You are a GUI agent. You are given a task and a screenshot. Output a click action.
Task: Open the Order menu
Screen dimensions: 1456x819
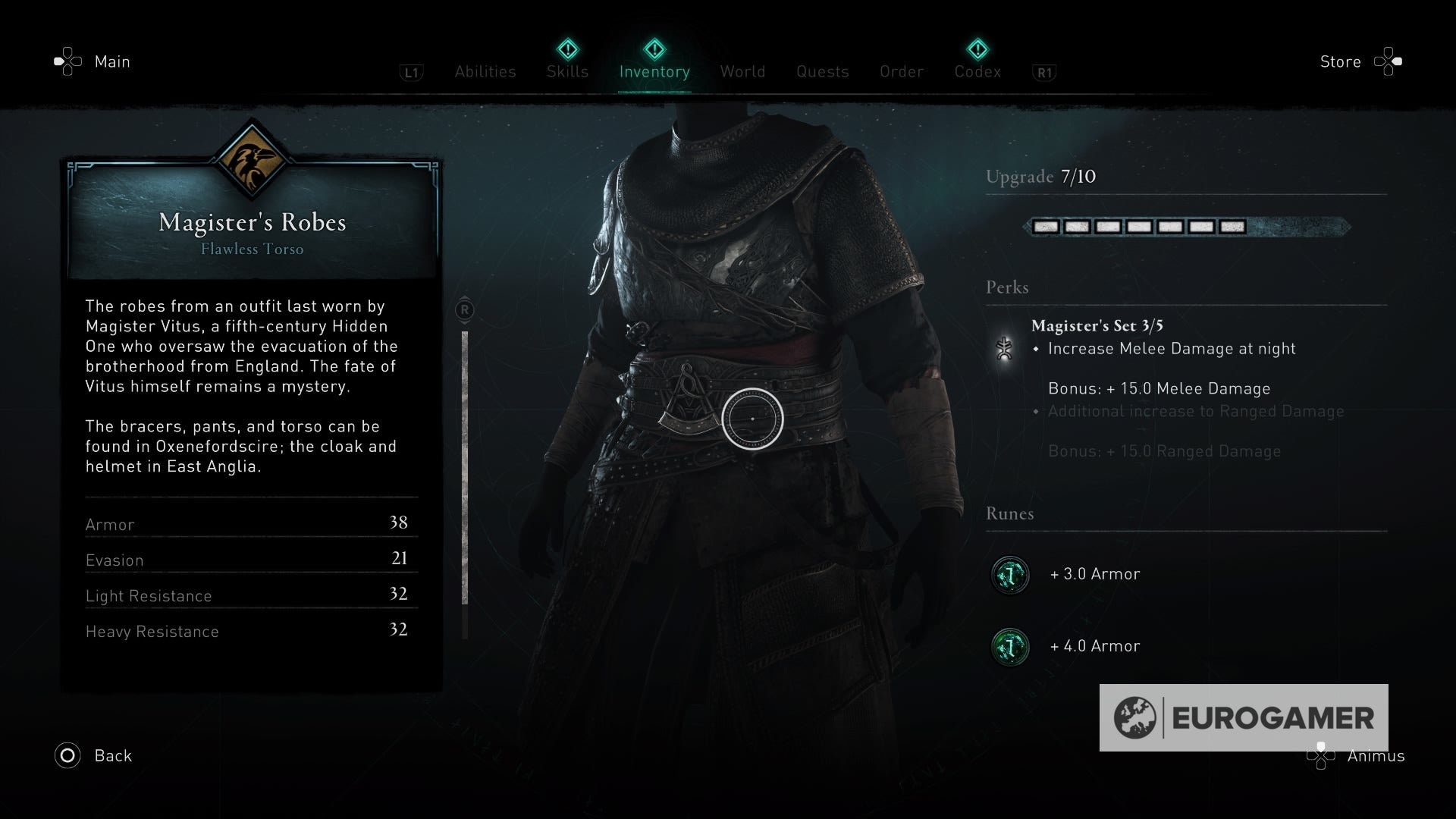point(902,72)
